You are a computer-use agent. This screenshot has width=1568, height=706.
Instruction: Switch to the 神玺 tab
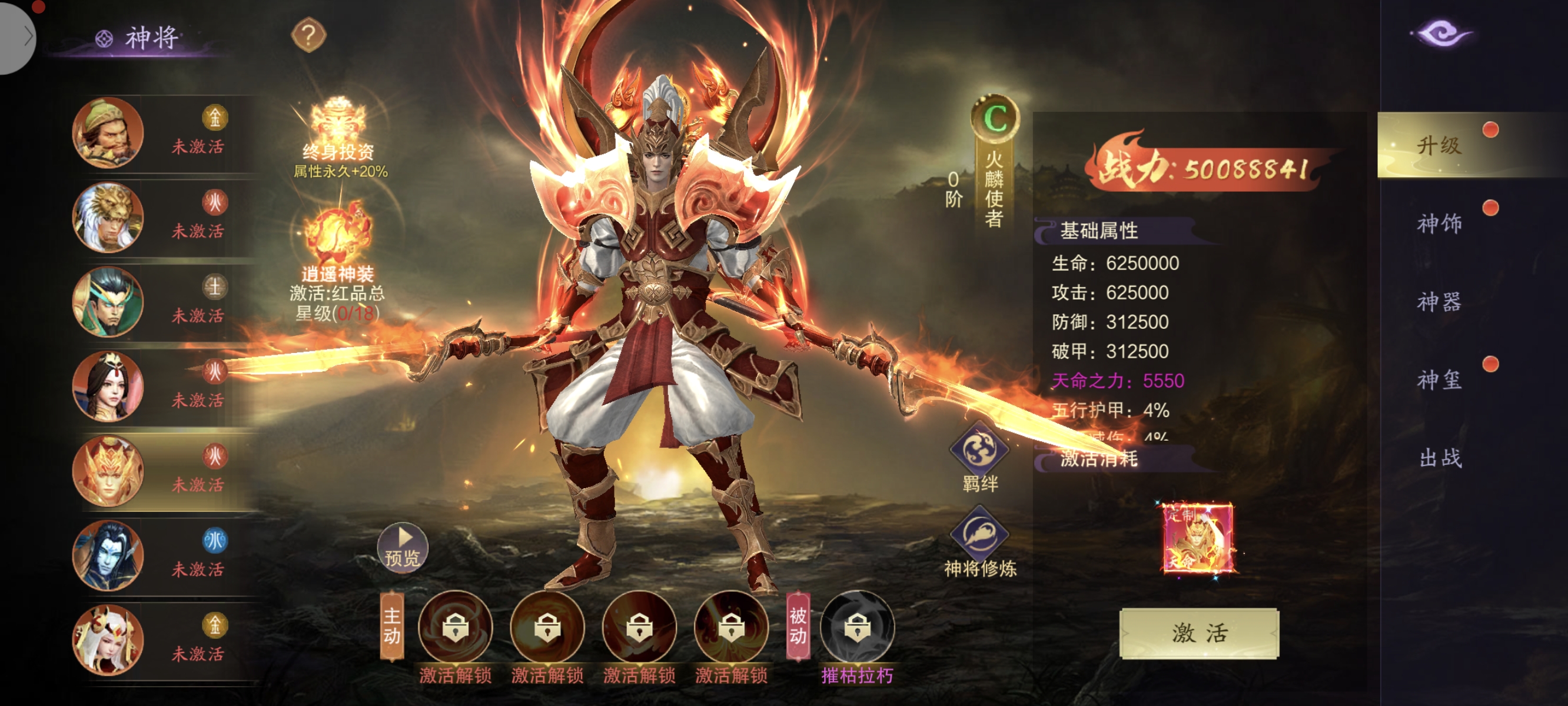coord(1439,380)
